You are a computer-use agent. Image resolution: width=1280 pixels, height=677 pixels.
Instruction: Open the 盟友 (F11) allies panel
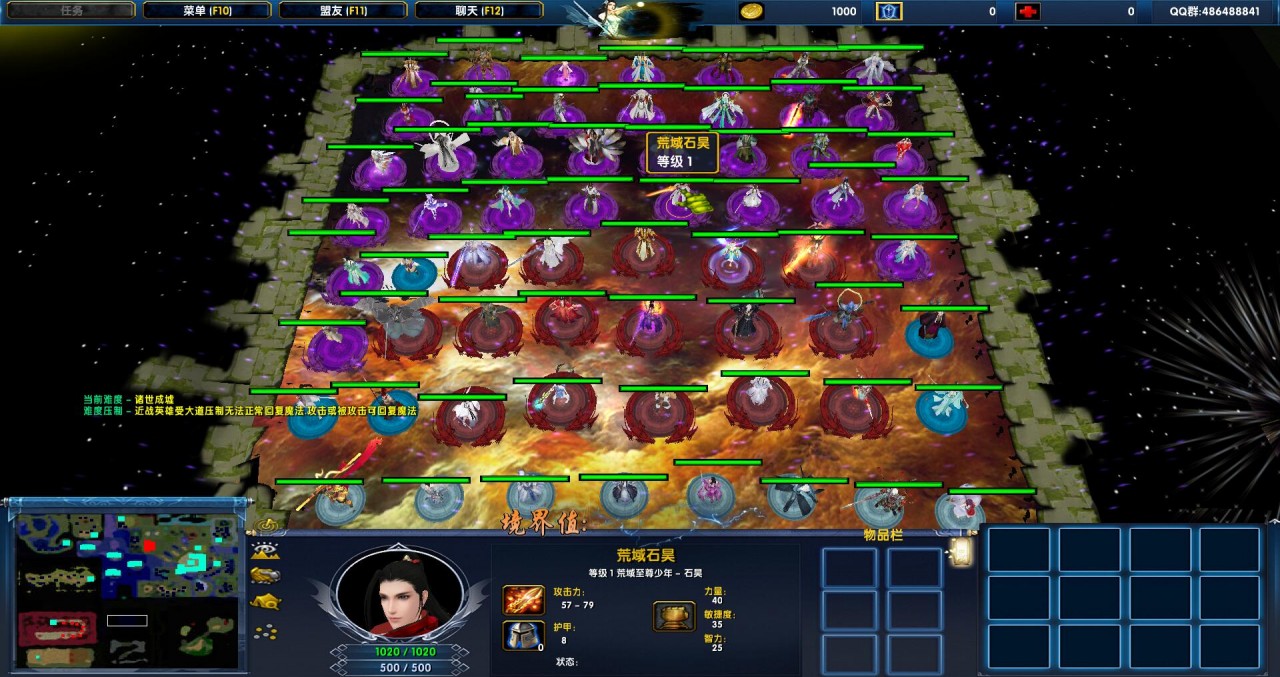point(343,11)
